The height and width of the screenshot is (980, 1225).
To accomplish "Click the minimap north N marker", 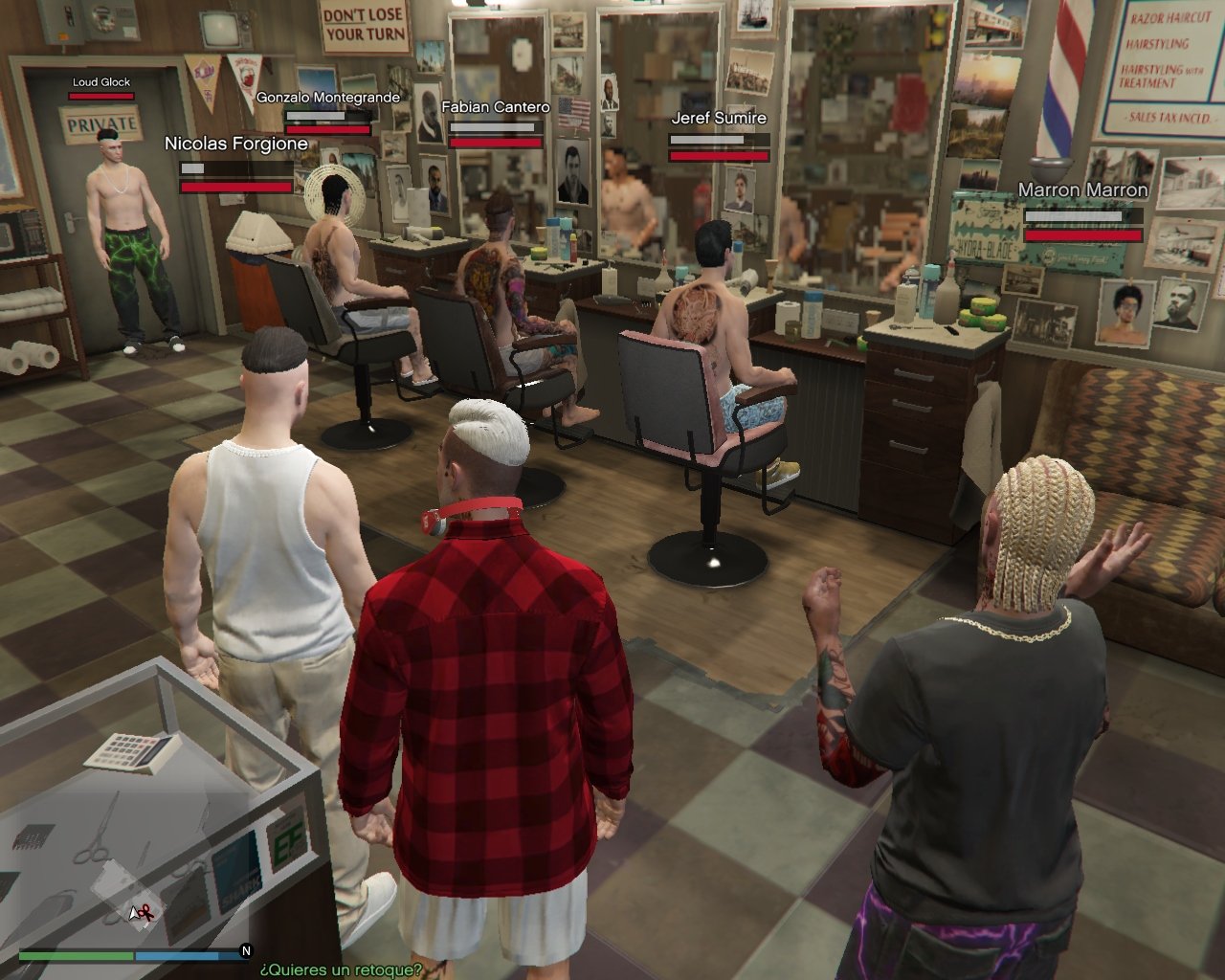I will click(246, 951).
